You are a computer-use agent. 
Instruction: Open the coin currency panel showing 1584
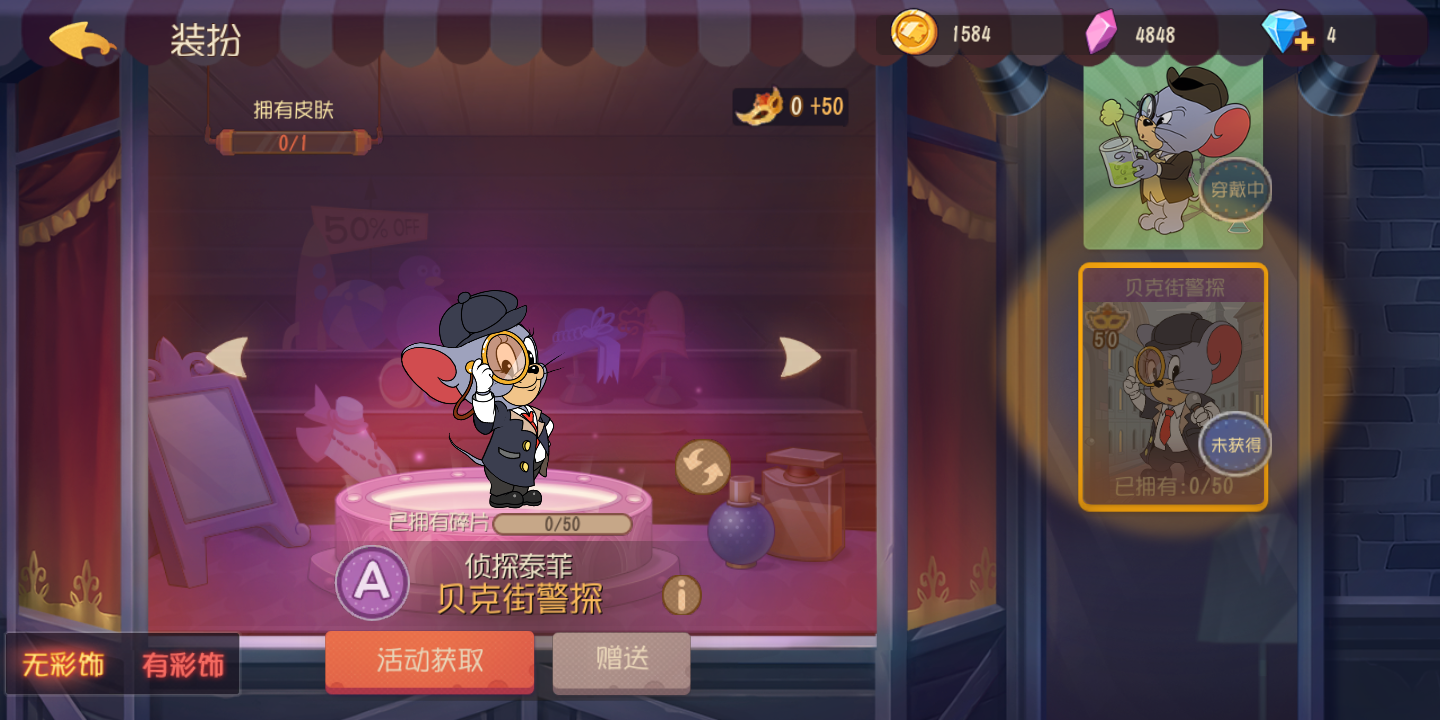pos(916,32)
